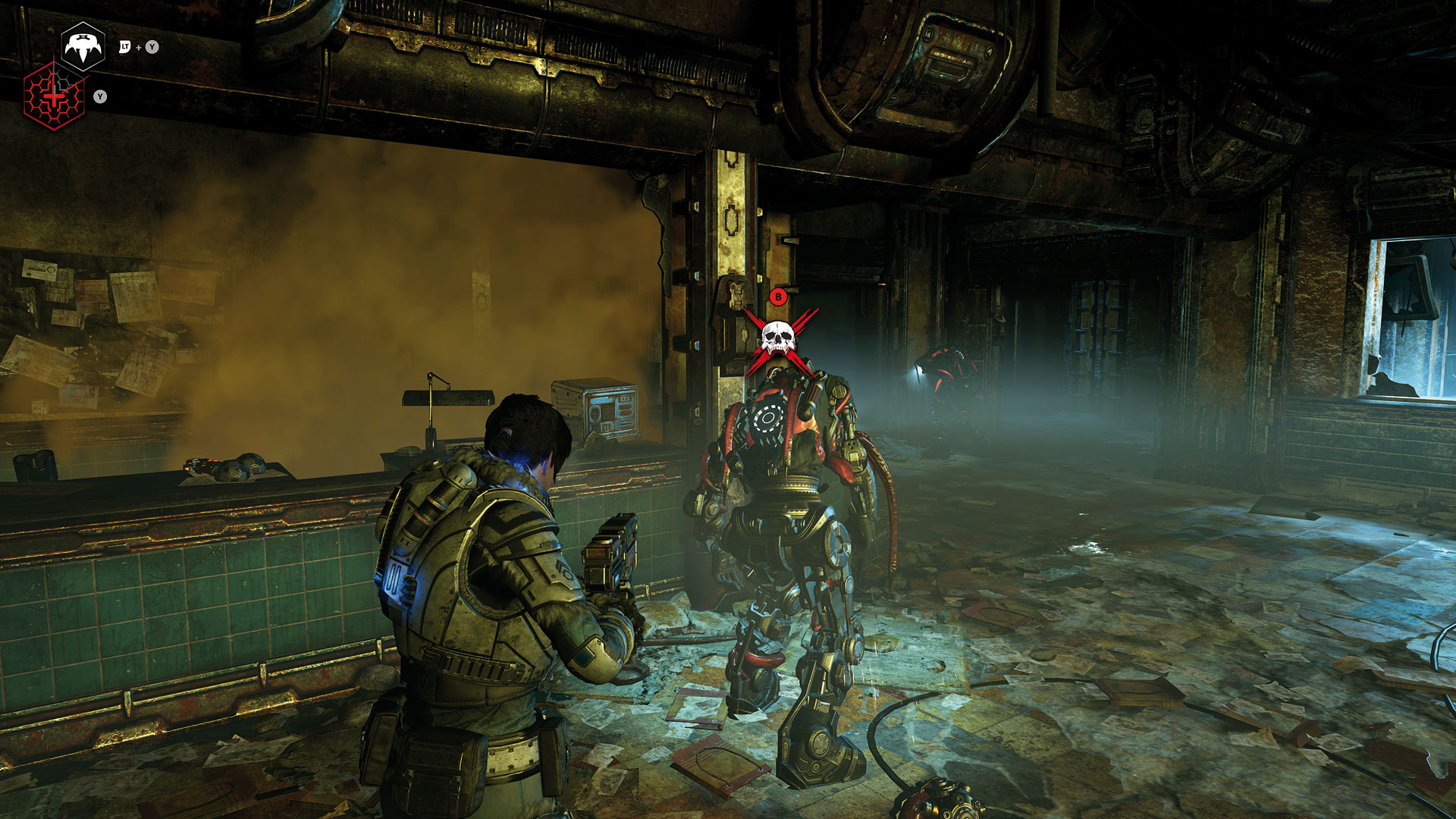The height and width of the screenshot is (819, 1456).
Task: Click the skull execution marker above the enemy
Action: [x=778, y=337]
